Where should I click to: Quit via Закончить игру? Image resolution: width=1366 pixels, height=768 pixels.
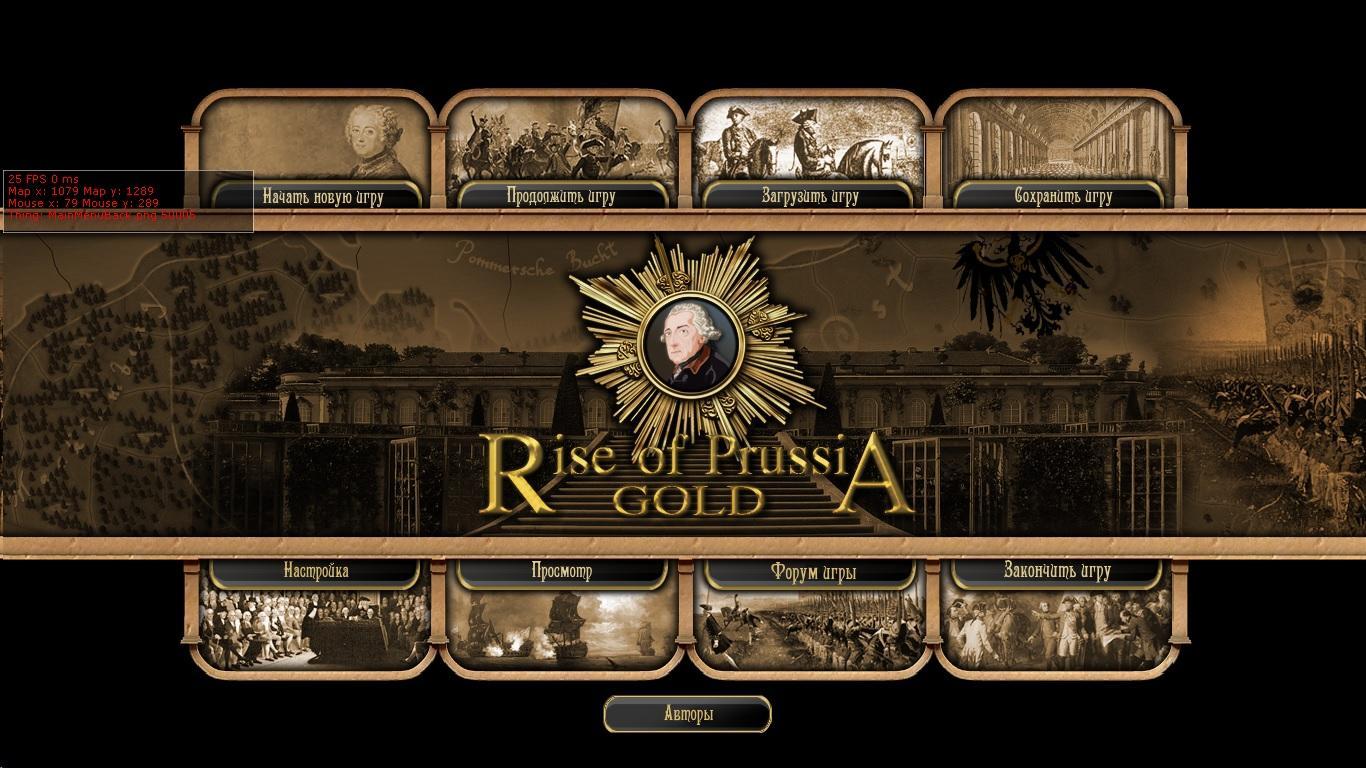click(1057, 571)
